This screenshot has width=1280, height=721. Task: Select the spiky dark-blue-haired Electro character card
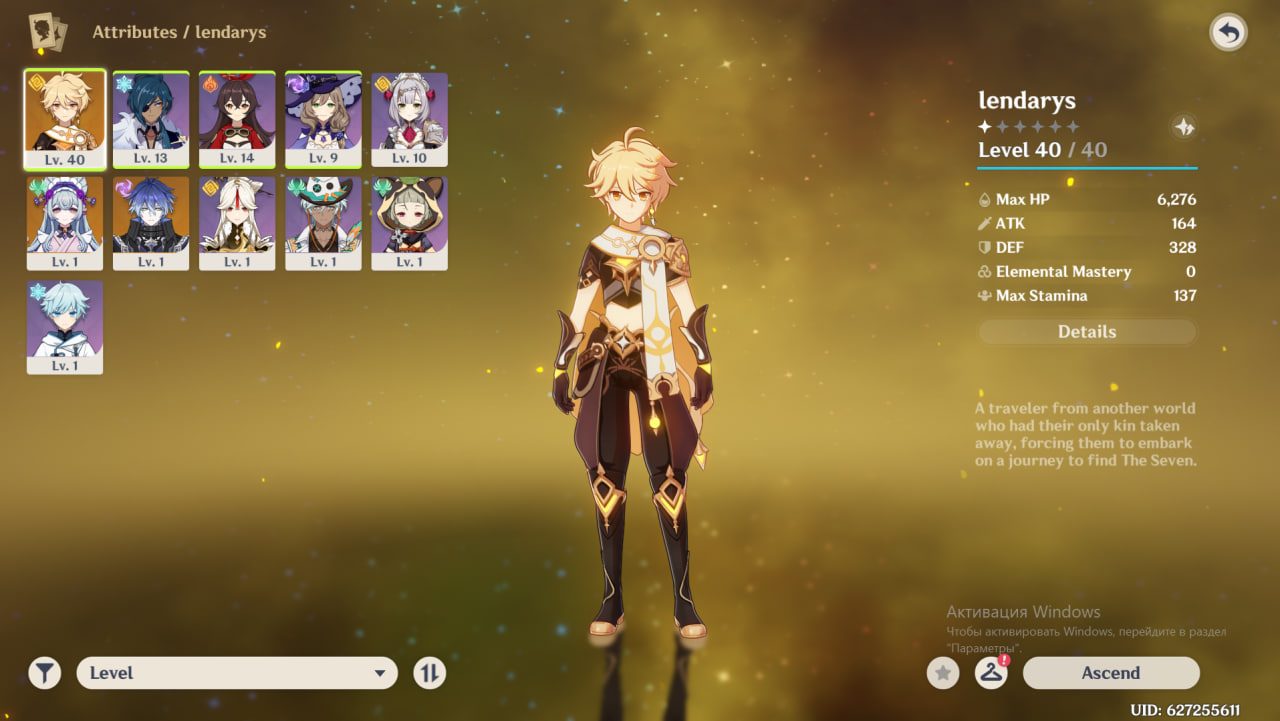151,224
